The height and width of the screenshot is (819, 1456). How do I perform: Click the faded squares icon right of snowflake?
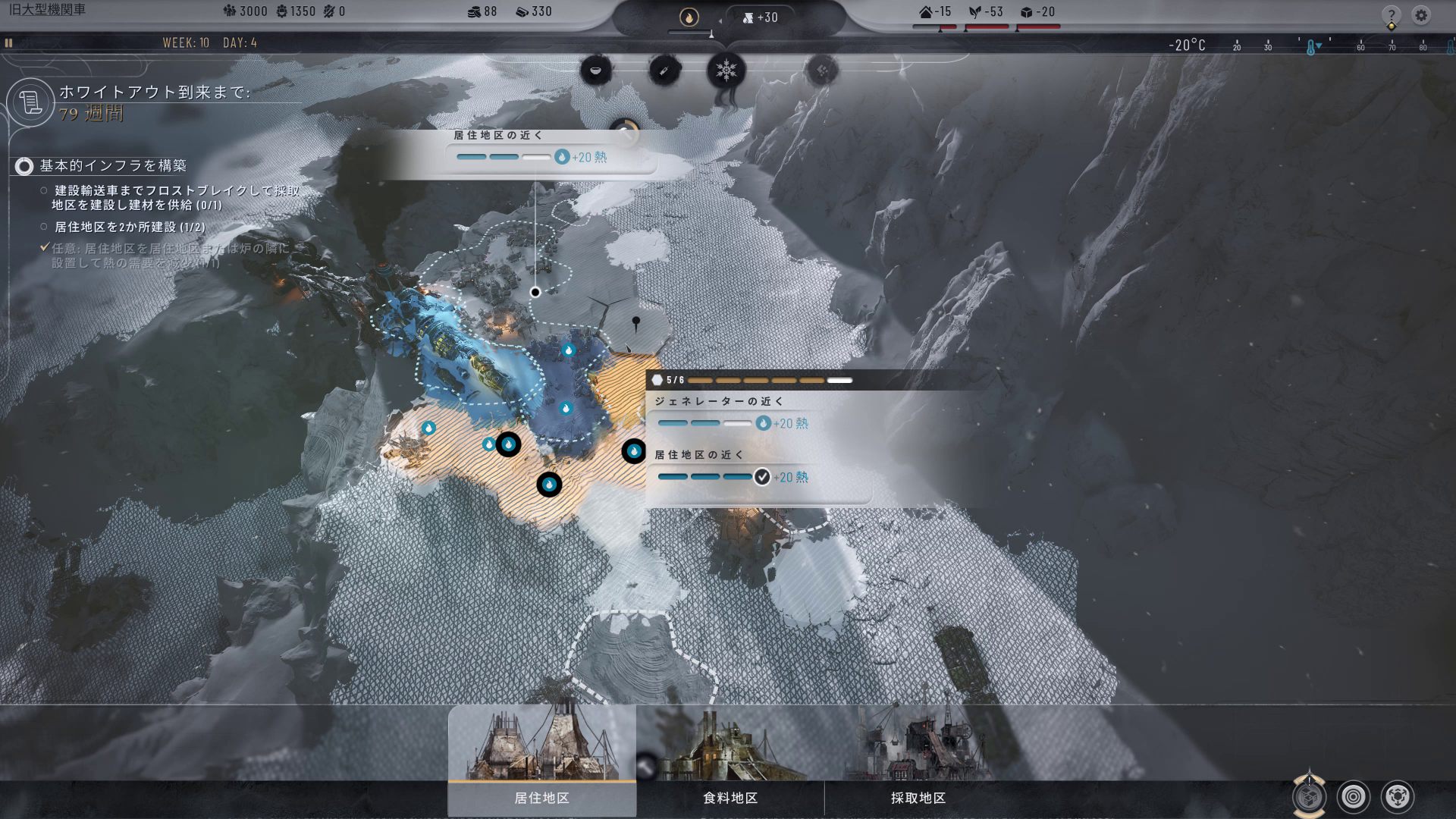pyautogui.click(x=822, y=71)
